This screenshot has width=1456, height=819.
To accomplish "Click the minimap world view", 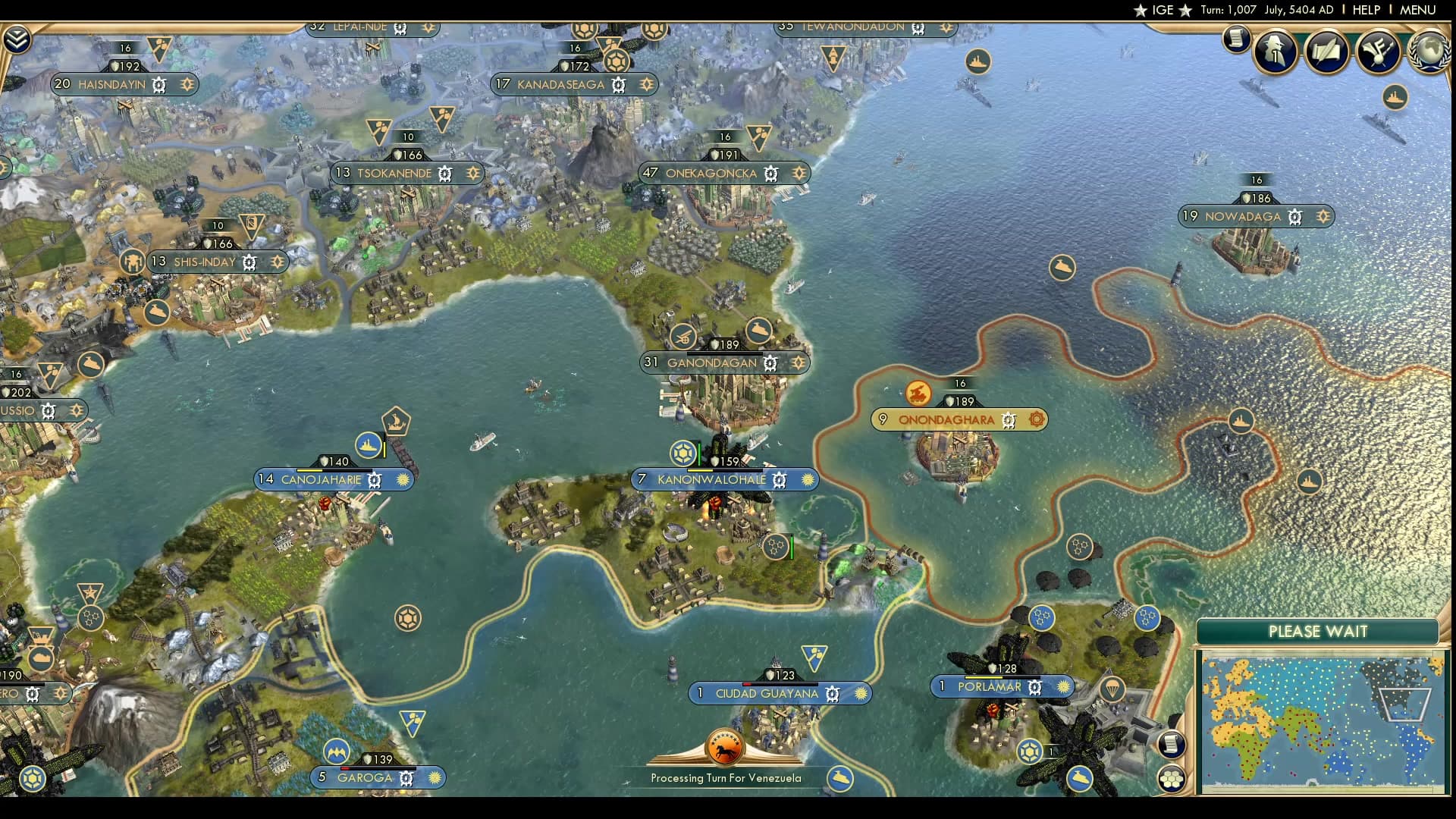I will point(1320,720).
